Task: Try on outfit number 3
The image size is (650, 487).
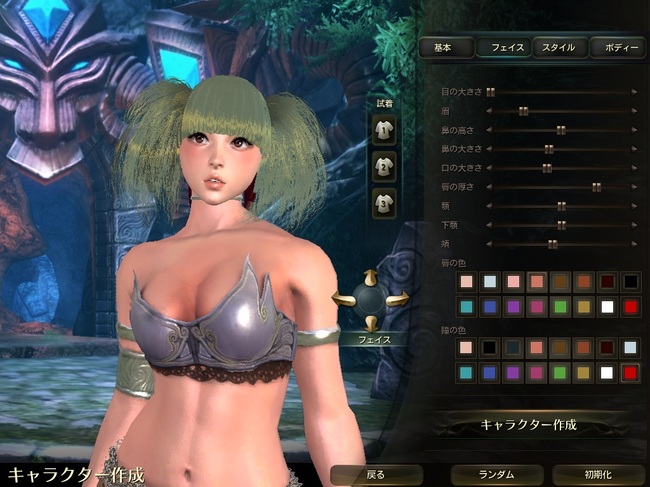Action: click(x=382, y=203)
